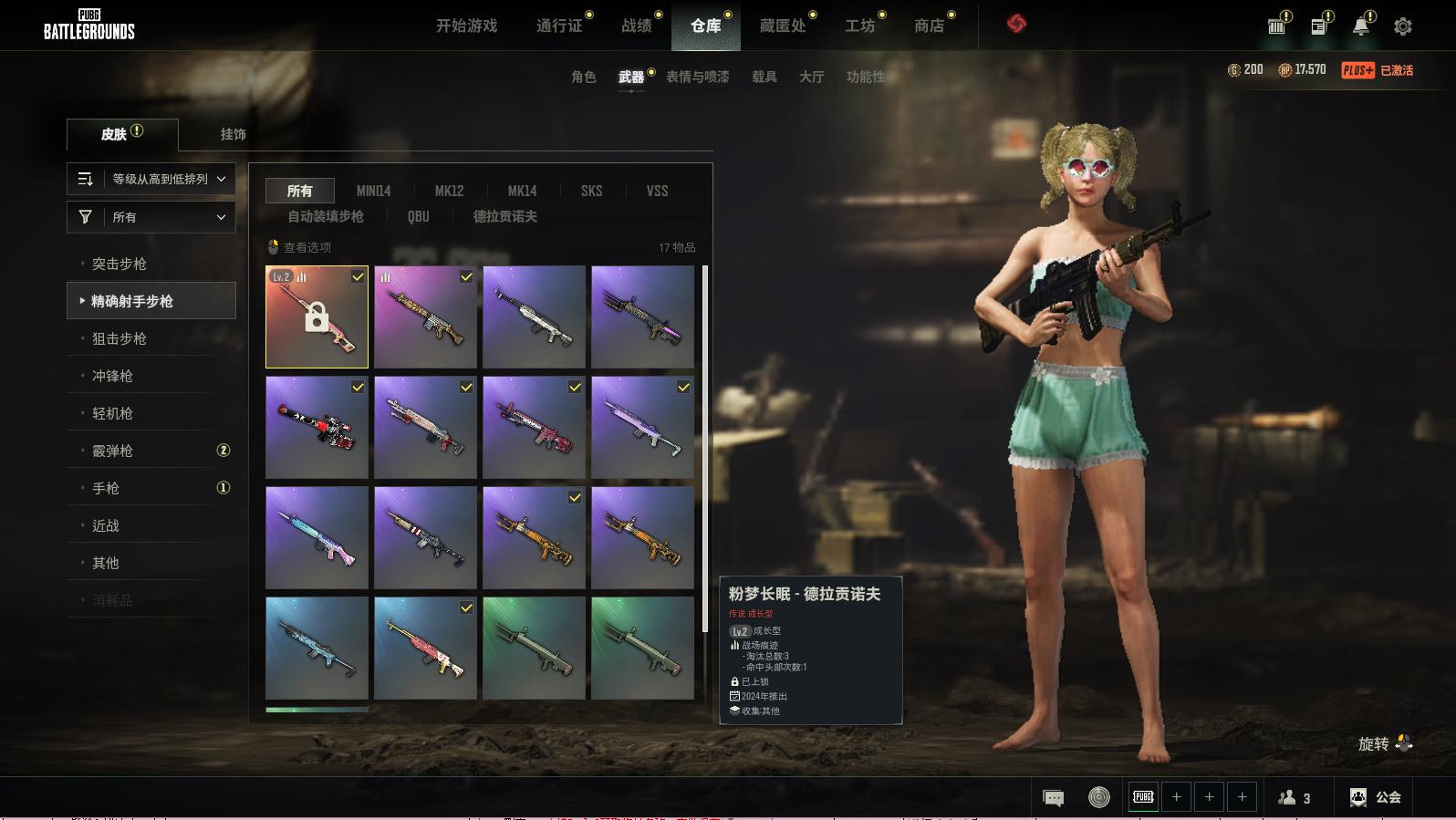Screen dimensions: 1456x820
Task: Select the 角色 character sub-tab
Action: pos(583,77)
